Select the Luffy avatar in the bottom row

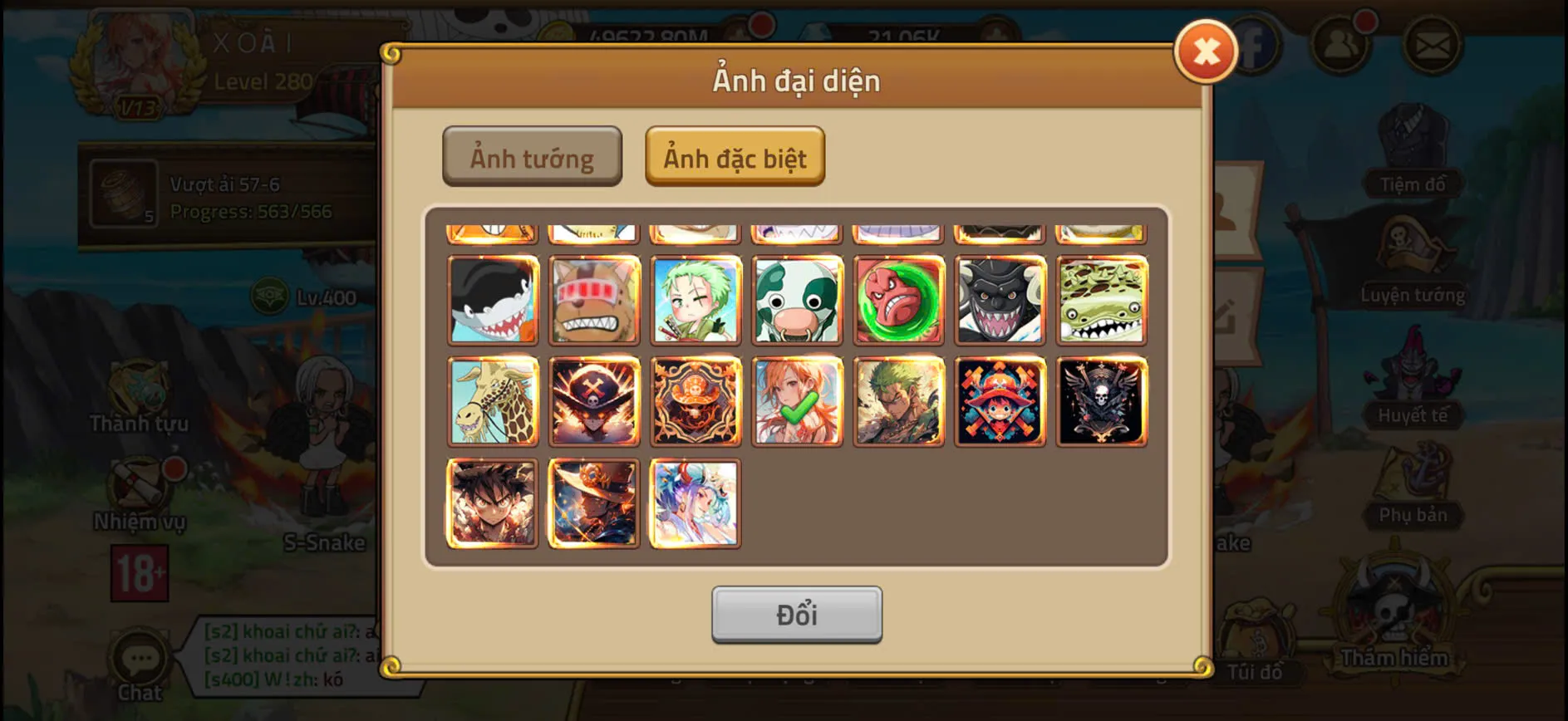492,503
